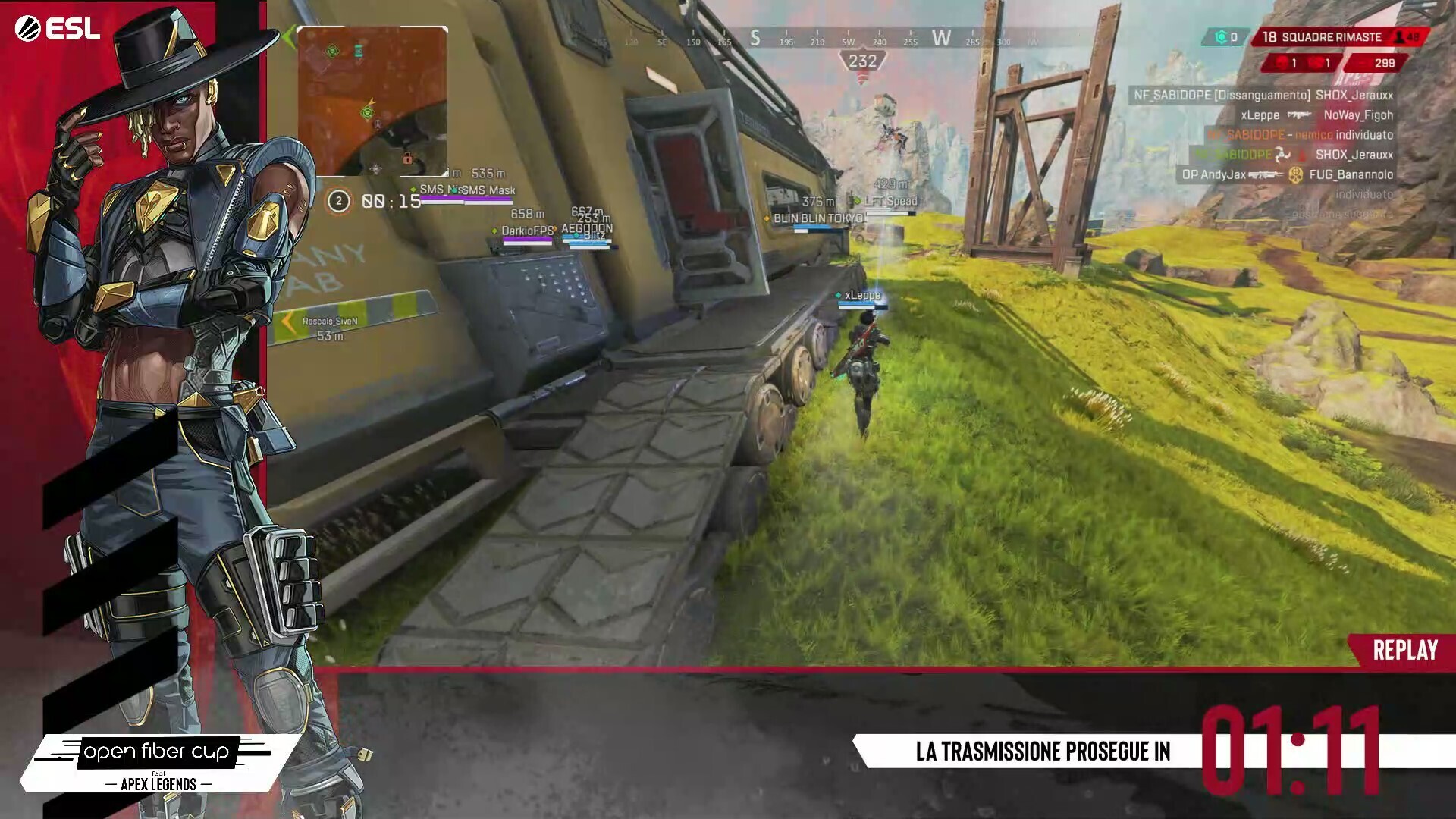
Task: Select the REPLAY badge
Action: [x=1404, y=650]
